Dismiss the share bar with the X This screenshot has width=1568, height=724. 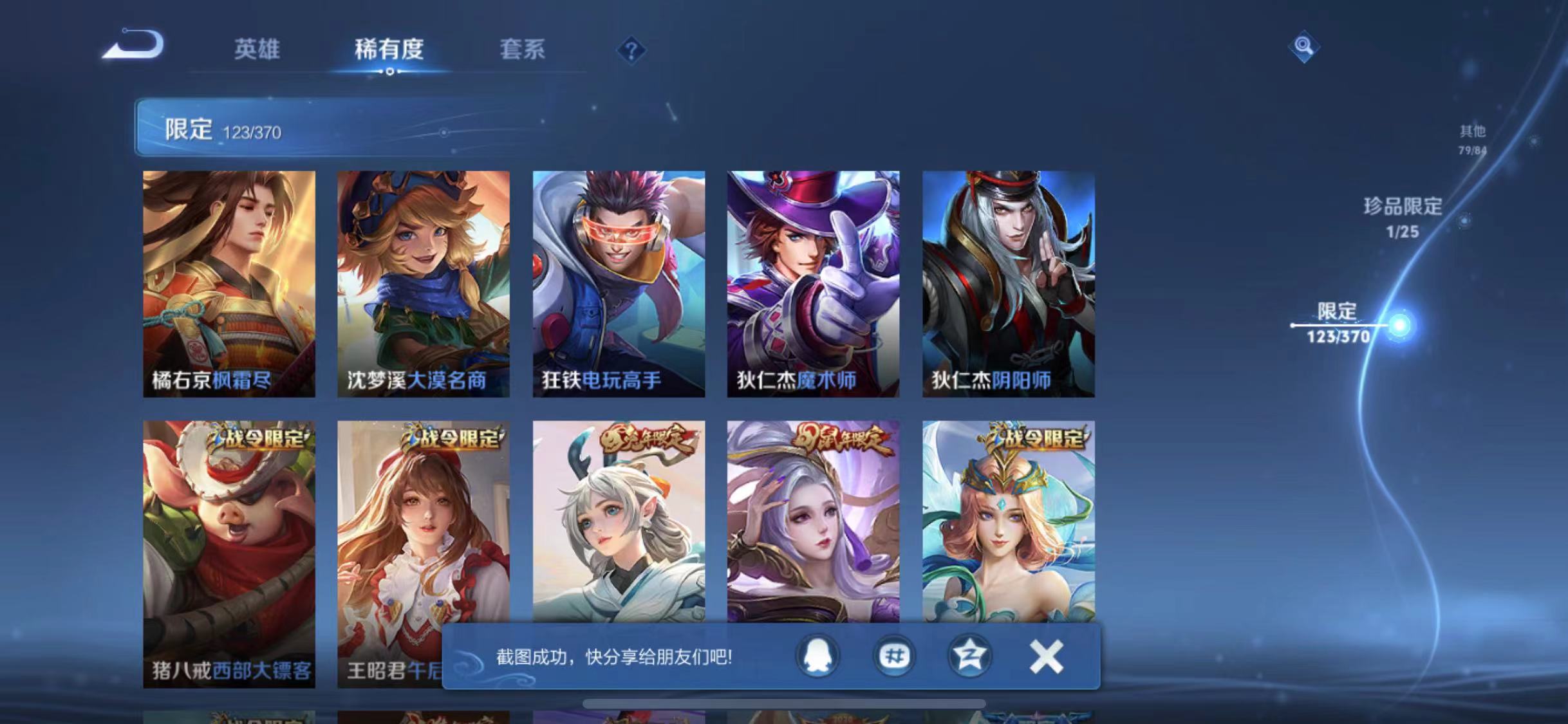1046,656
